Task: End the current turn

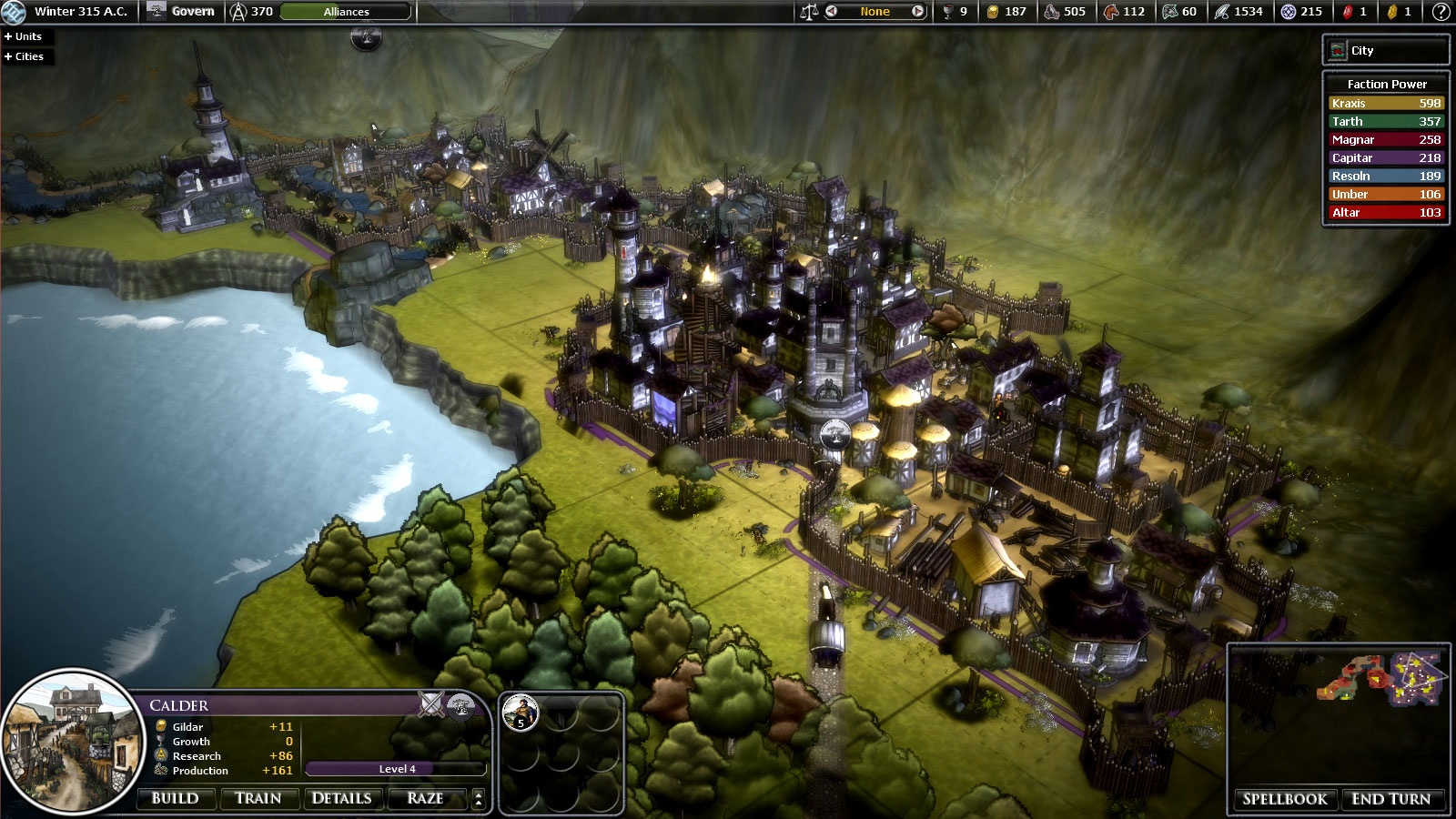Action: [1390, 799]
